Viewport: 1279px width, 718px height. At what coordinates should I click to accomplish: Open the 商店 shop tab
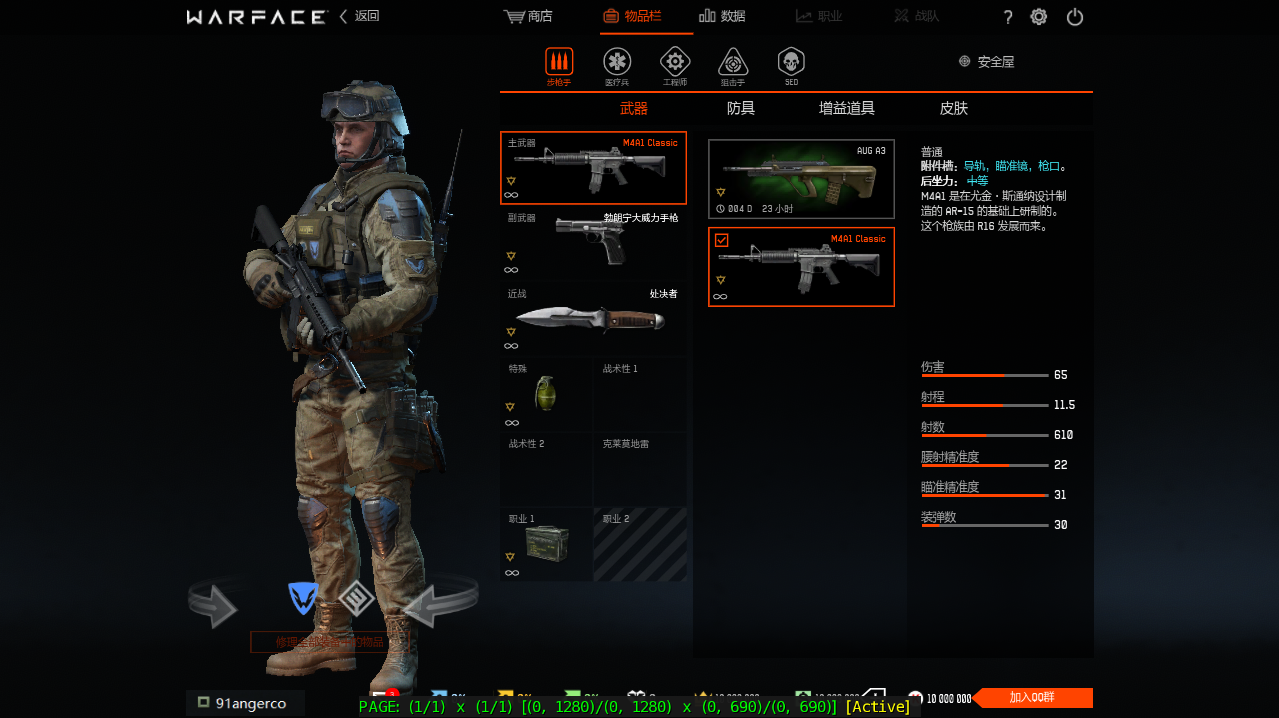click(x=528, y=16)
